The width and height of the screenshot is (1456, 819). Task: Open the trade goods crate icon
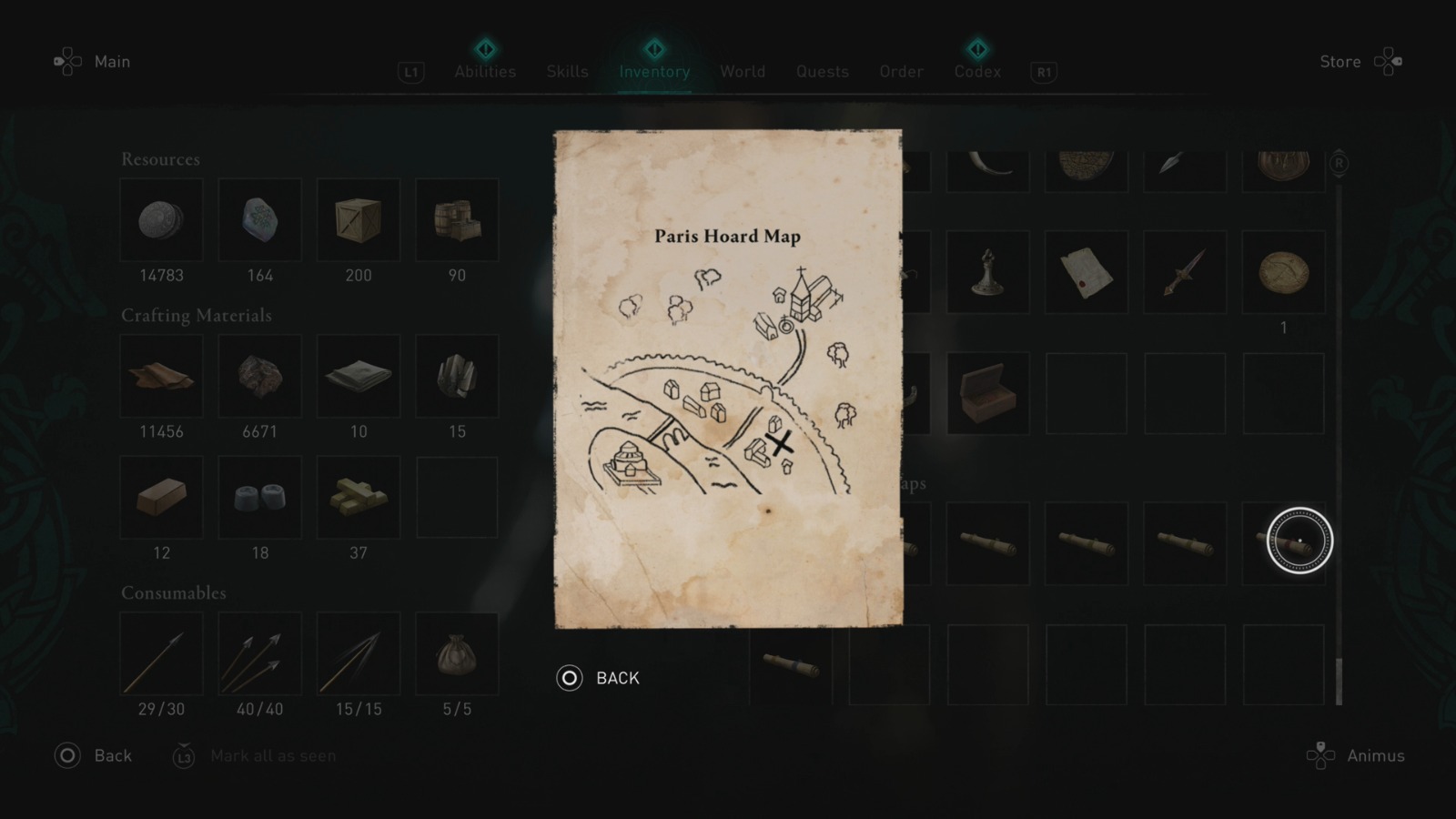point(359,219)
